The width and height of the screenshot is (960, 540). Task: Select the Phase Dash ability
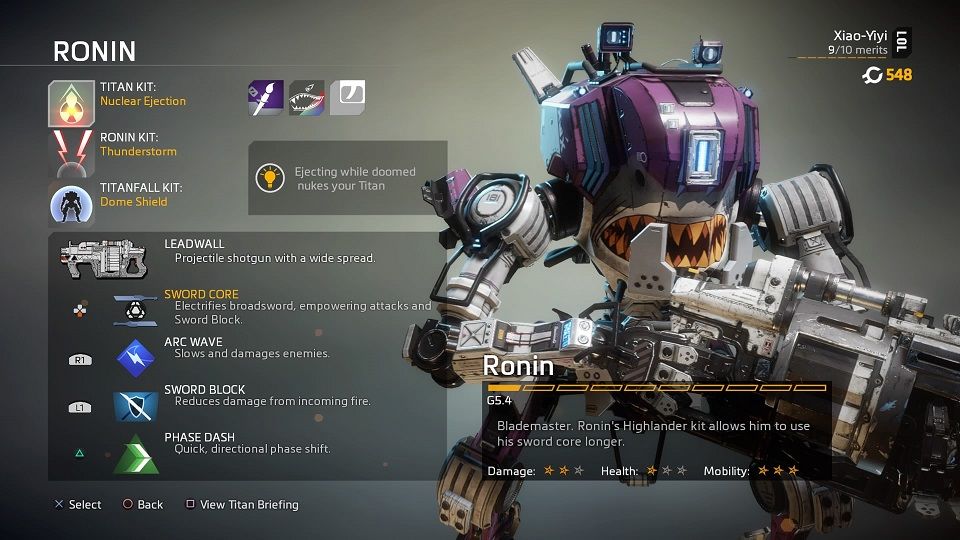click(135, 452)
